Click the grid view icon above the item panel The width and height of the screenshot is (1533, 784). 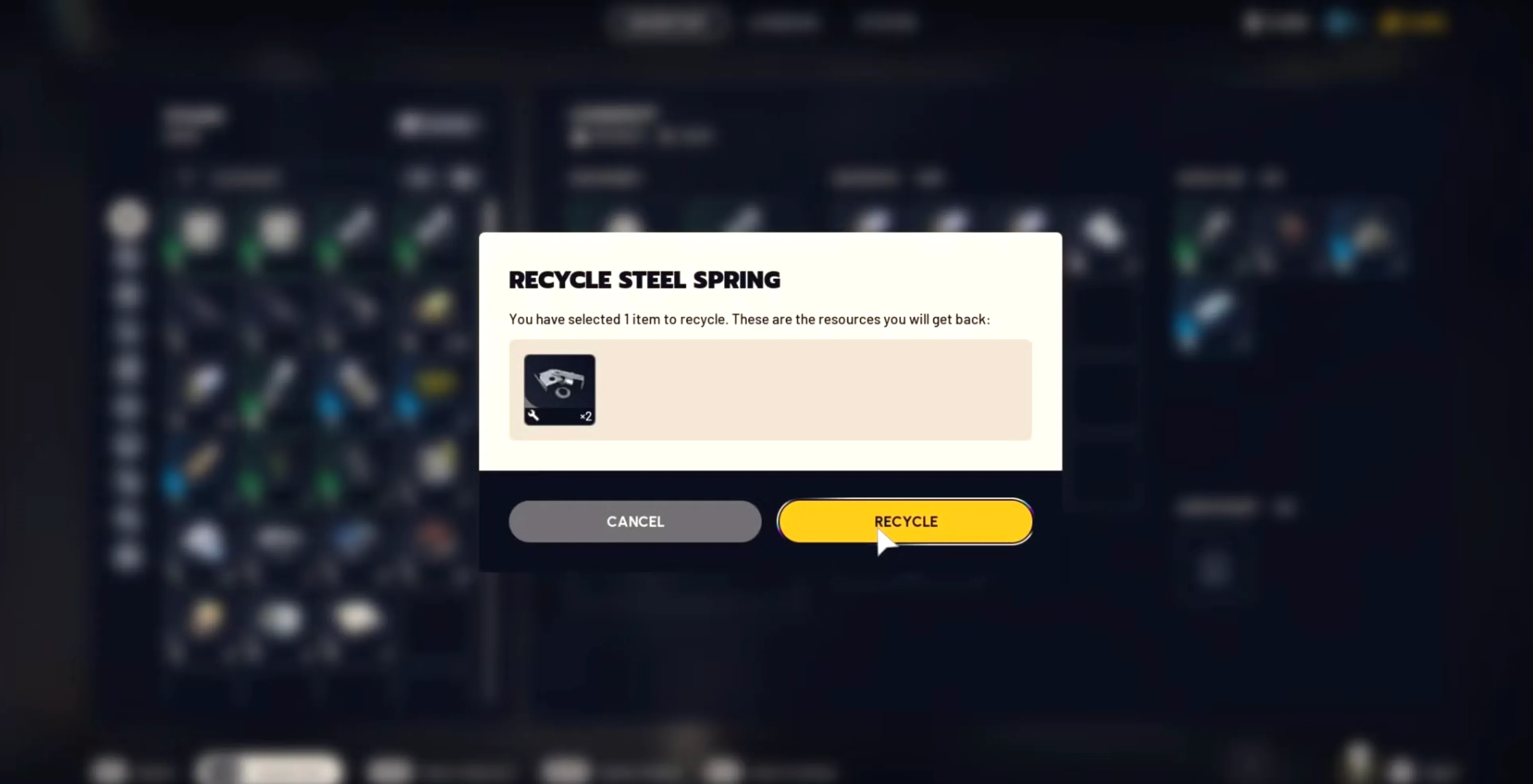(420, 177)
